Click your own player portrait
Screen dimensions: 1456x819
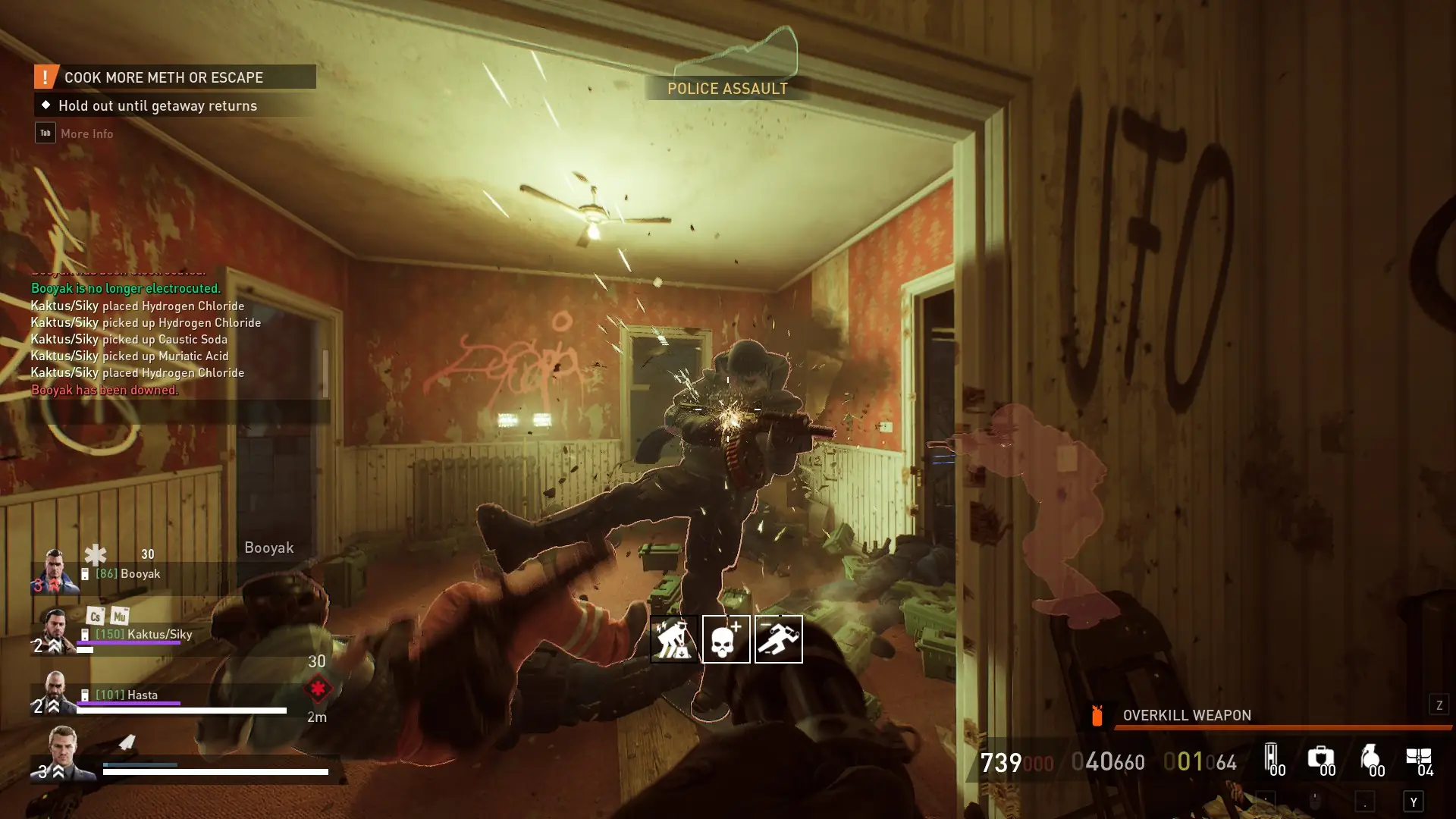64,752
